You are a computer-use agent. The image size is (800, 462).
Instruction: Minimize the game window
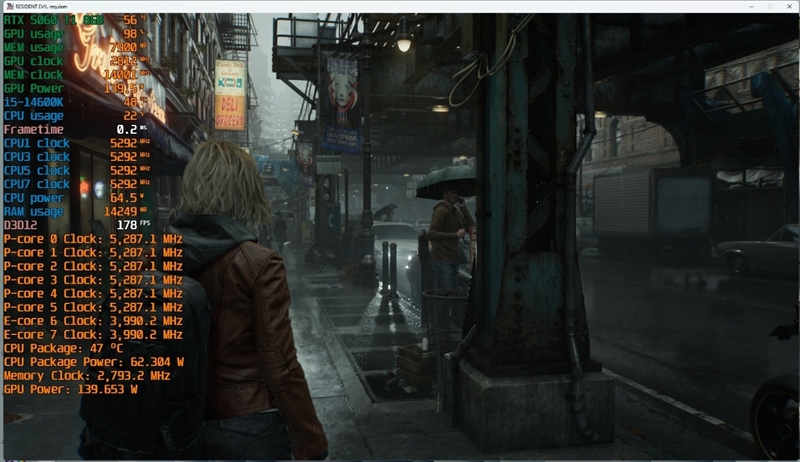click(x=752, y=6)
